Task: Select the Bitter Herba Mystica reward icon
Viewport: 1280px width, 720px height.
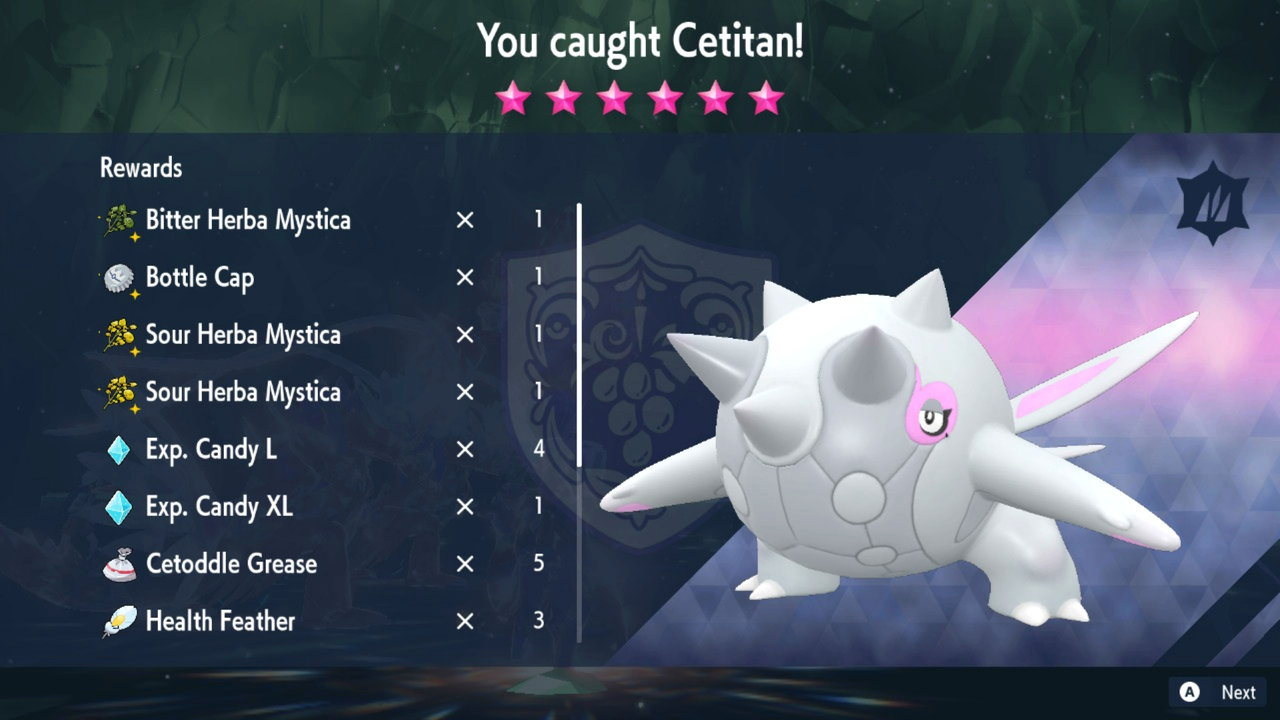Action: click(x=120, y=220)
